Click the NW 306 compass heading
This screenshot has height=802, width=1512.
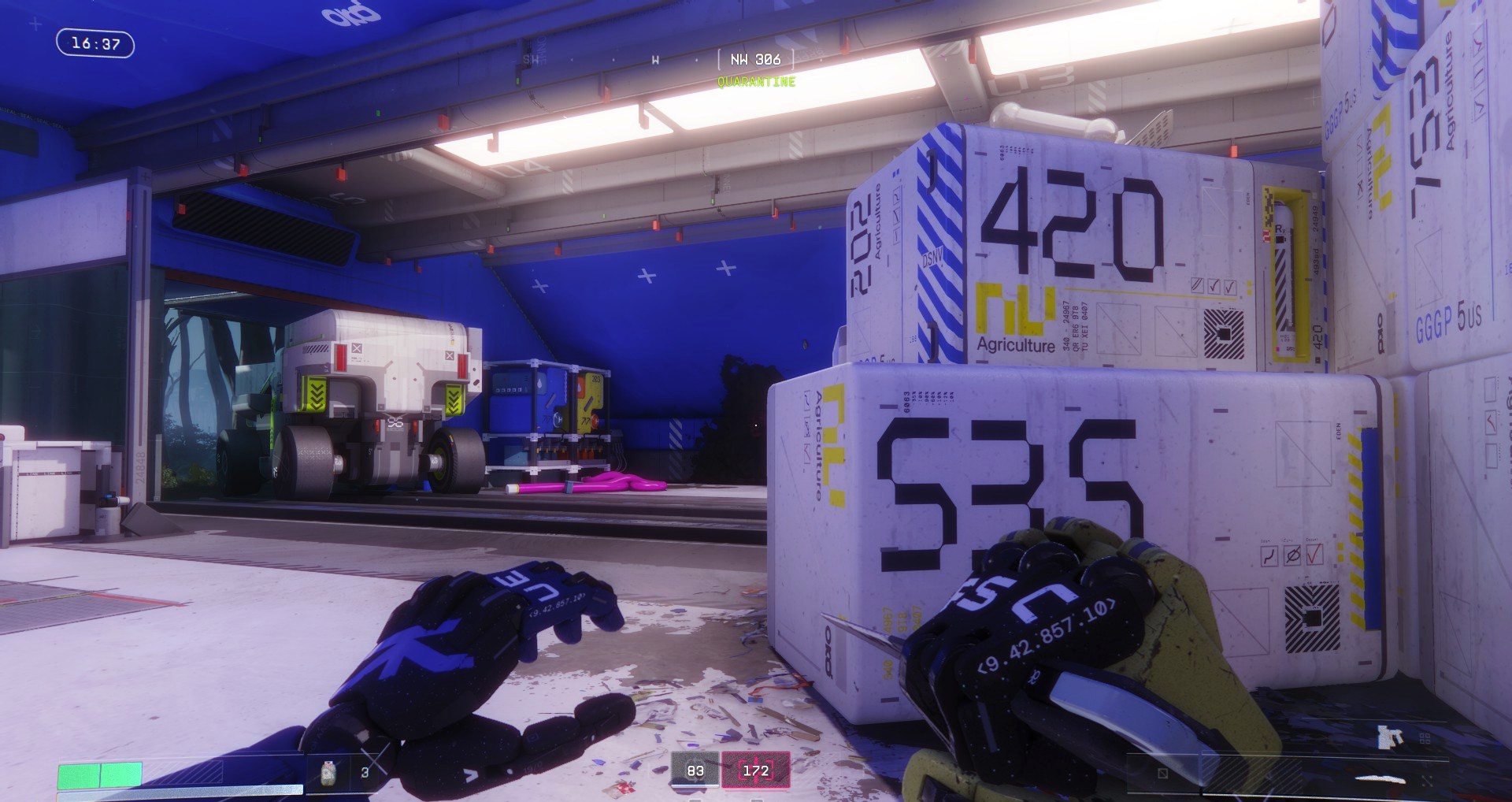click(x=755, y=59)
